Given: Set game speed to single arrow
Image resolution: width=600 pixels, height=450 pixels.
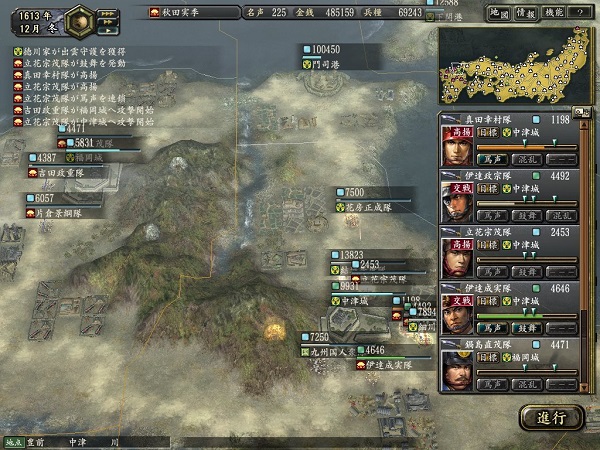Looking at the screenshot, I should coord(108,31).
